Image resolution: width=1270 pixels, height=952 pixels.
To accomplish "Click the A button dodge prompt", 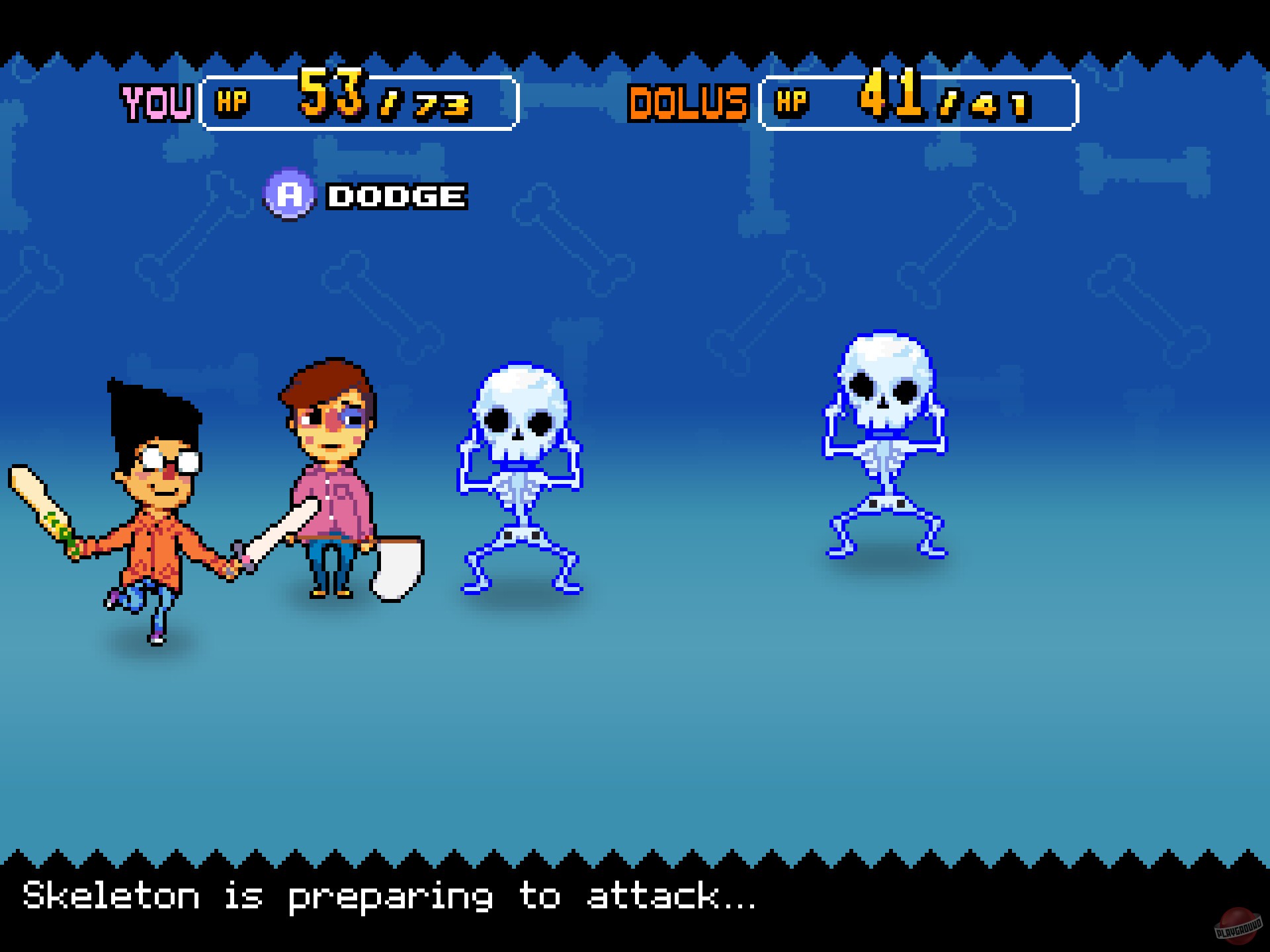I will coord(364,194).
